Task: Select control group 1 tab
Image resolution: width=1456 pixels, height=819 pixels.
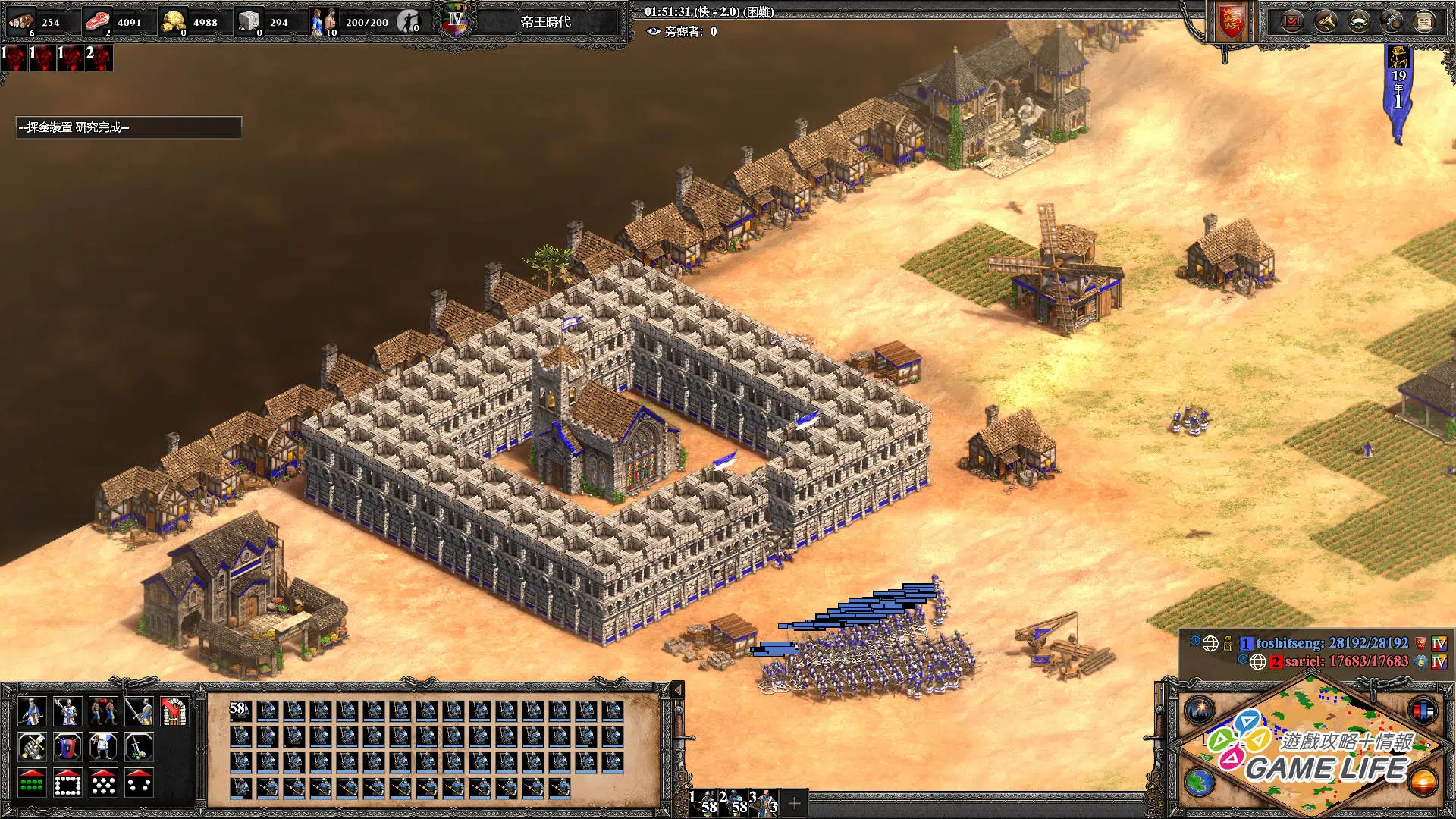Action: [x=704, y=803]
